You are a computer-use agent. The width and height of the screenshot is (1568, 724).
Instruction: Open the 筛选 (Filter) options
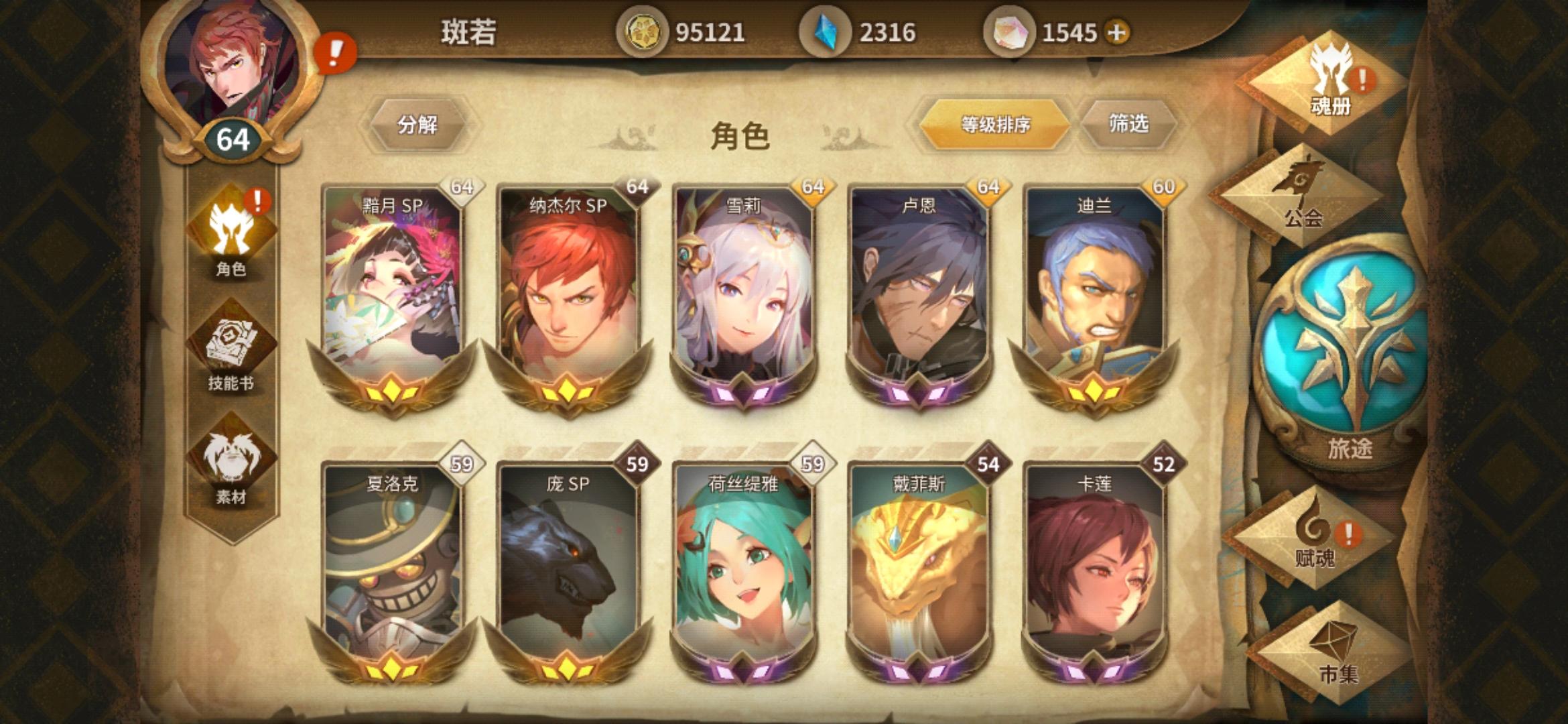pos(1128,123)
